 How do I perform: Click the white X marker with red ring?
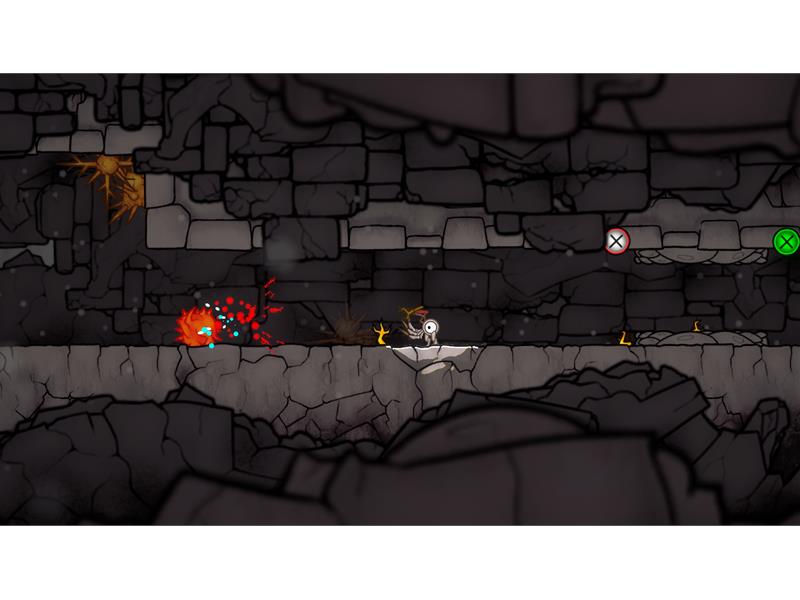tap(617, 241)
